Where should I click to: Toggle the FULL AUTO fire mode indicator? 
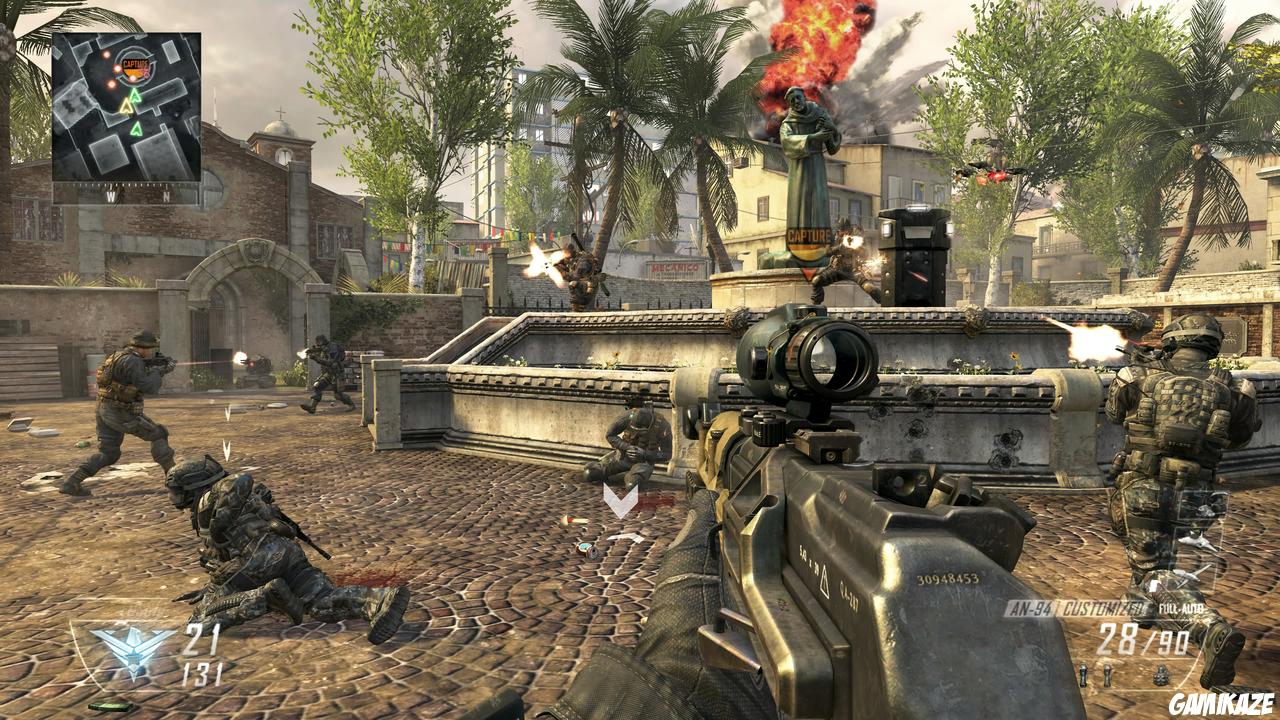click(1180, 609)
